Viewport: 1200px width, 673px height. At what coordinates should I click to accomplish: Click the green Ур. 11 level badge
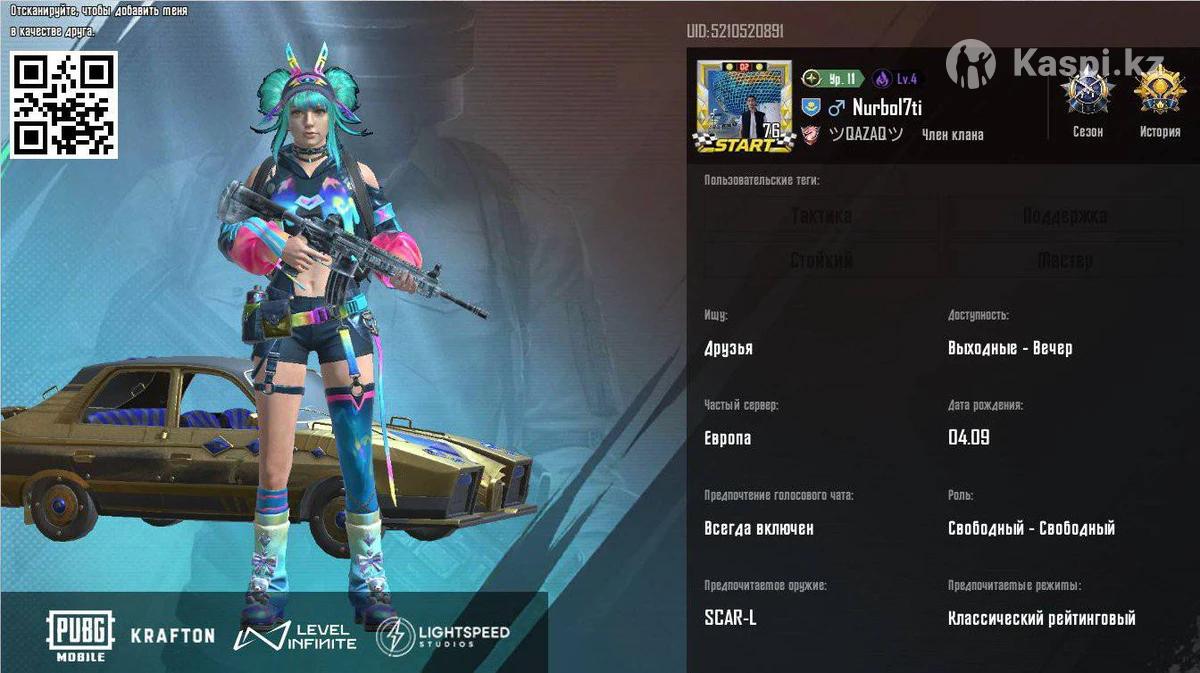click(x=832, y=79)
